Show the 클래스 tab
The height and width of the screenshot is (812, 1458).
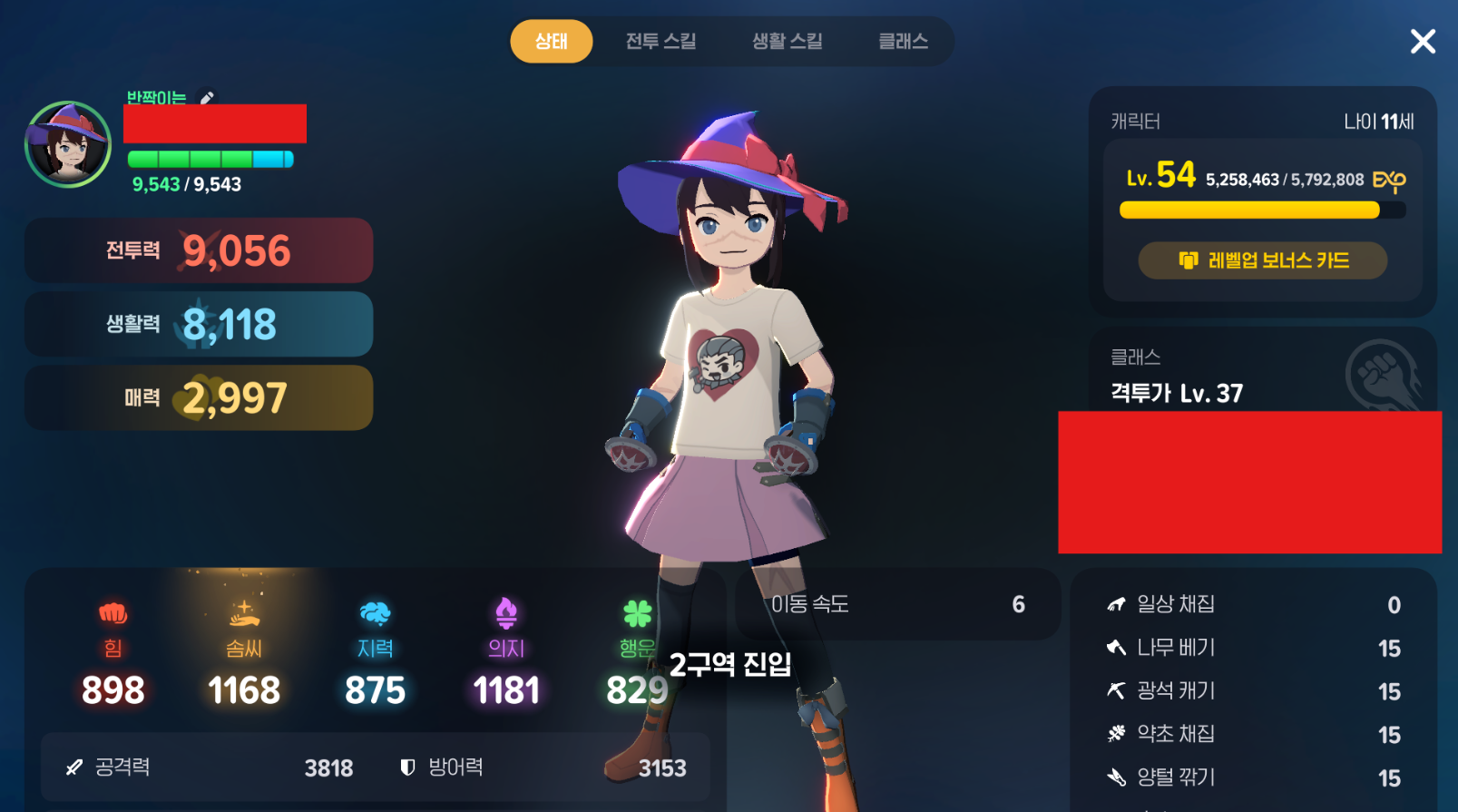pyautogui.click(x=903, y=42)
